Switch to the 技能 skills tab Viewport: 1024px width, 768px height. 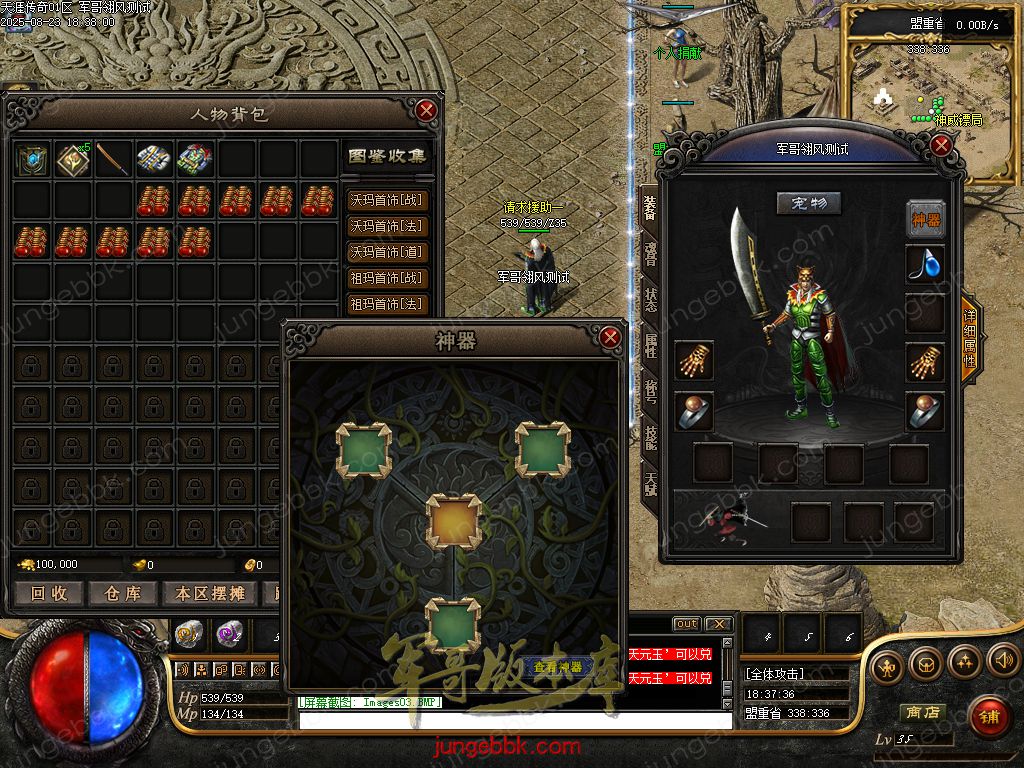pyautogui.click(x=650, y=436)
